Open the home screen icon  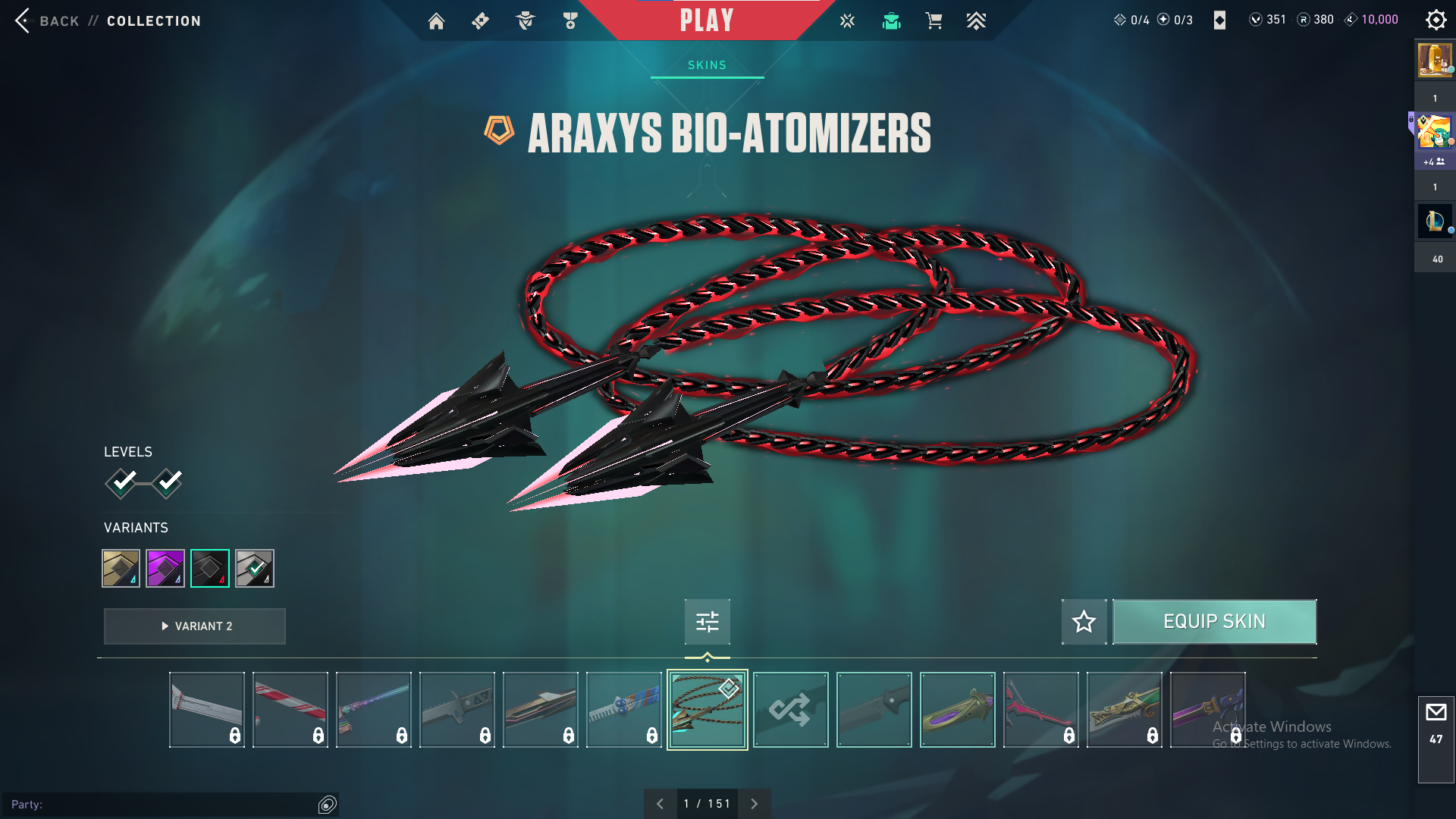tap(436, 21)
